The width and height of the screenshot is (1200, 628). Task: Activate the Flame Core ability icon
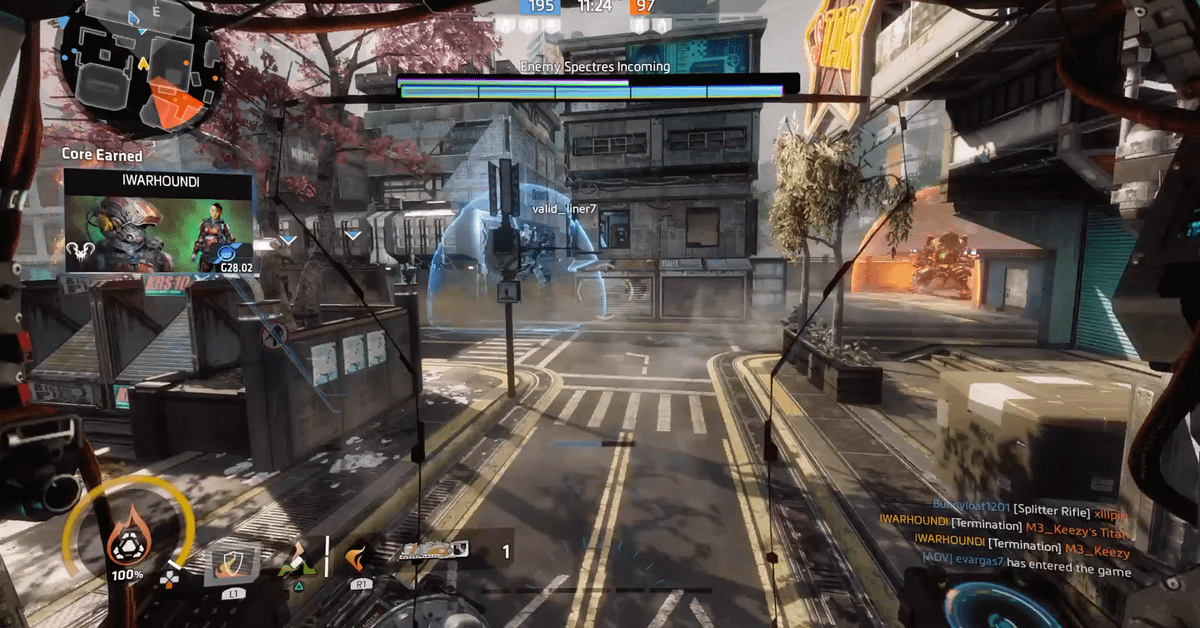pos(125,541)
